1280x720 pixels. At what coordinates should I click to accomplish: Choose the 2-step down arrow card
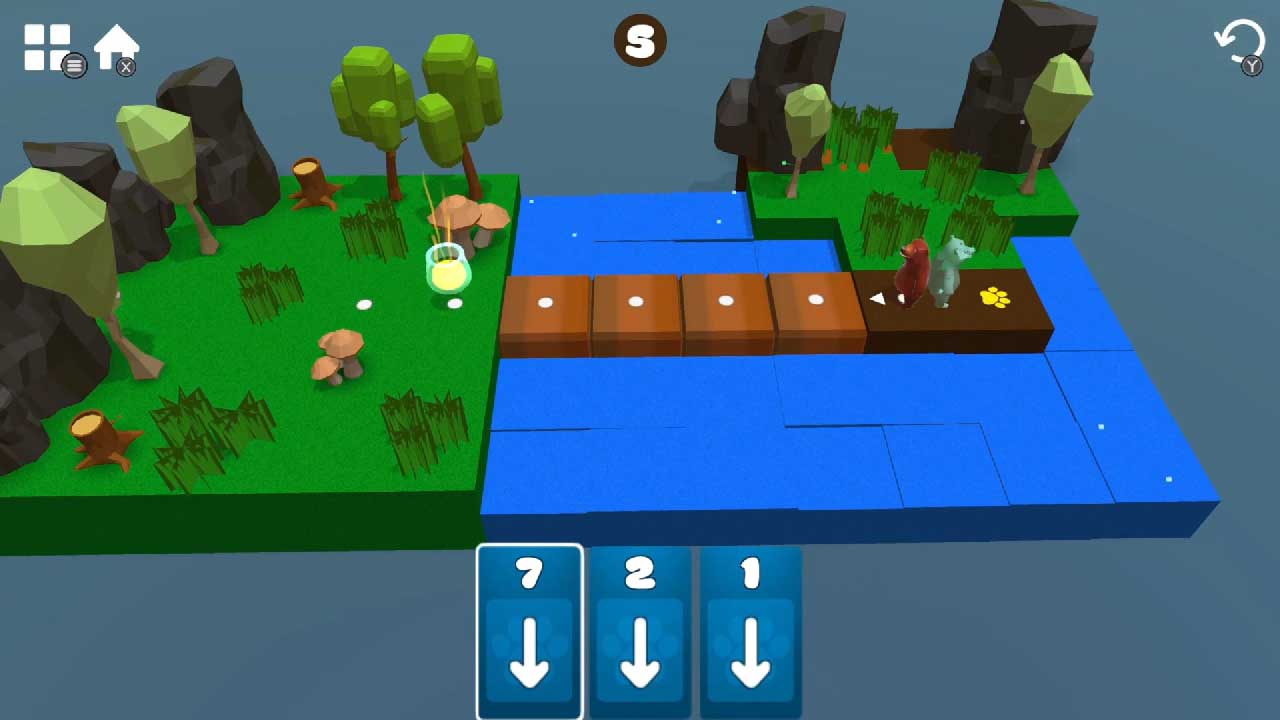(640, 631)
